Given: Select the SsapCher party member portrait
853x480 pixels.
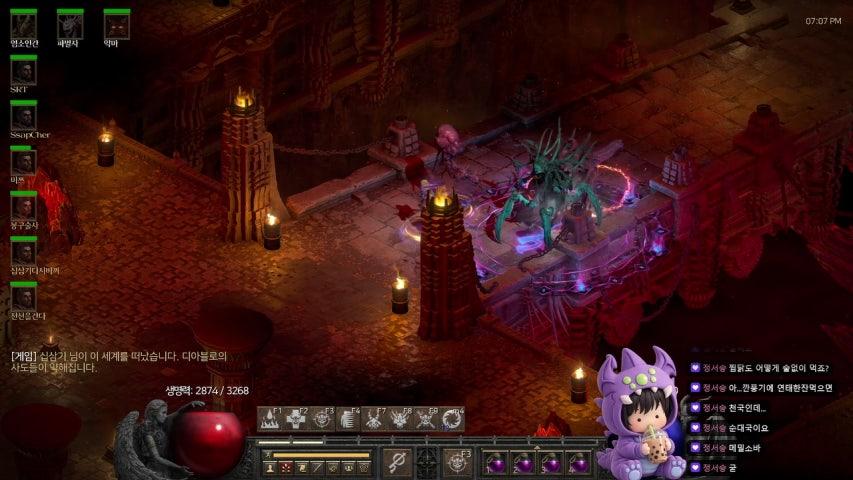Looking at the screenshot, I should [x=23, y=118].
